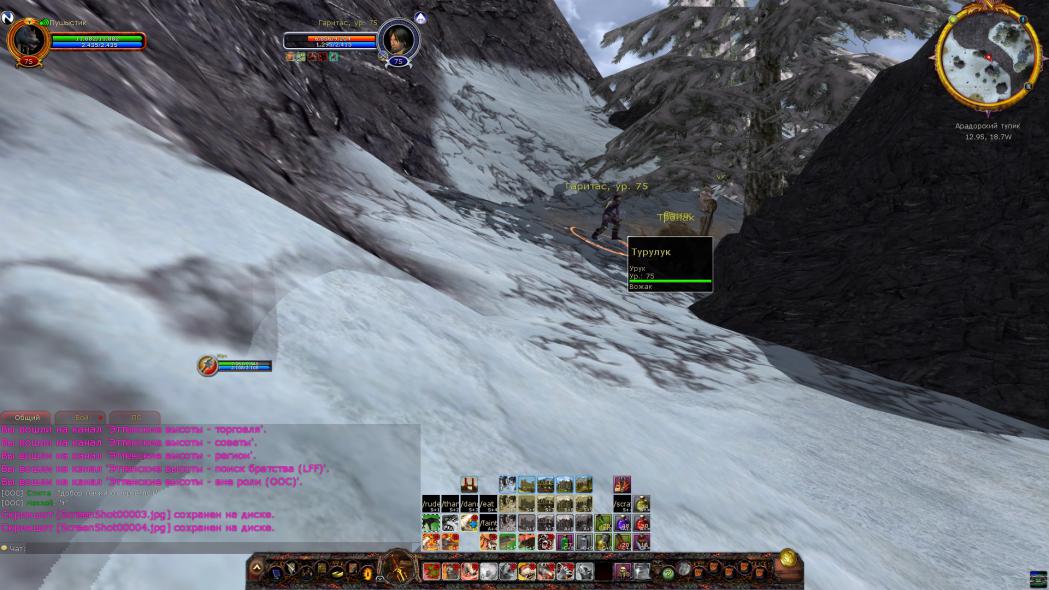This screenshot has height=590, width=1049.
Task: Open the gold coin store button
Action: point(788,558)
